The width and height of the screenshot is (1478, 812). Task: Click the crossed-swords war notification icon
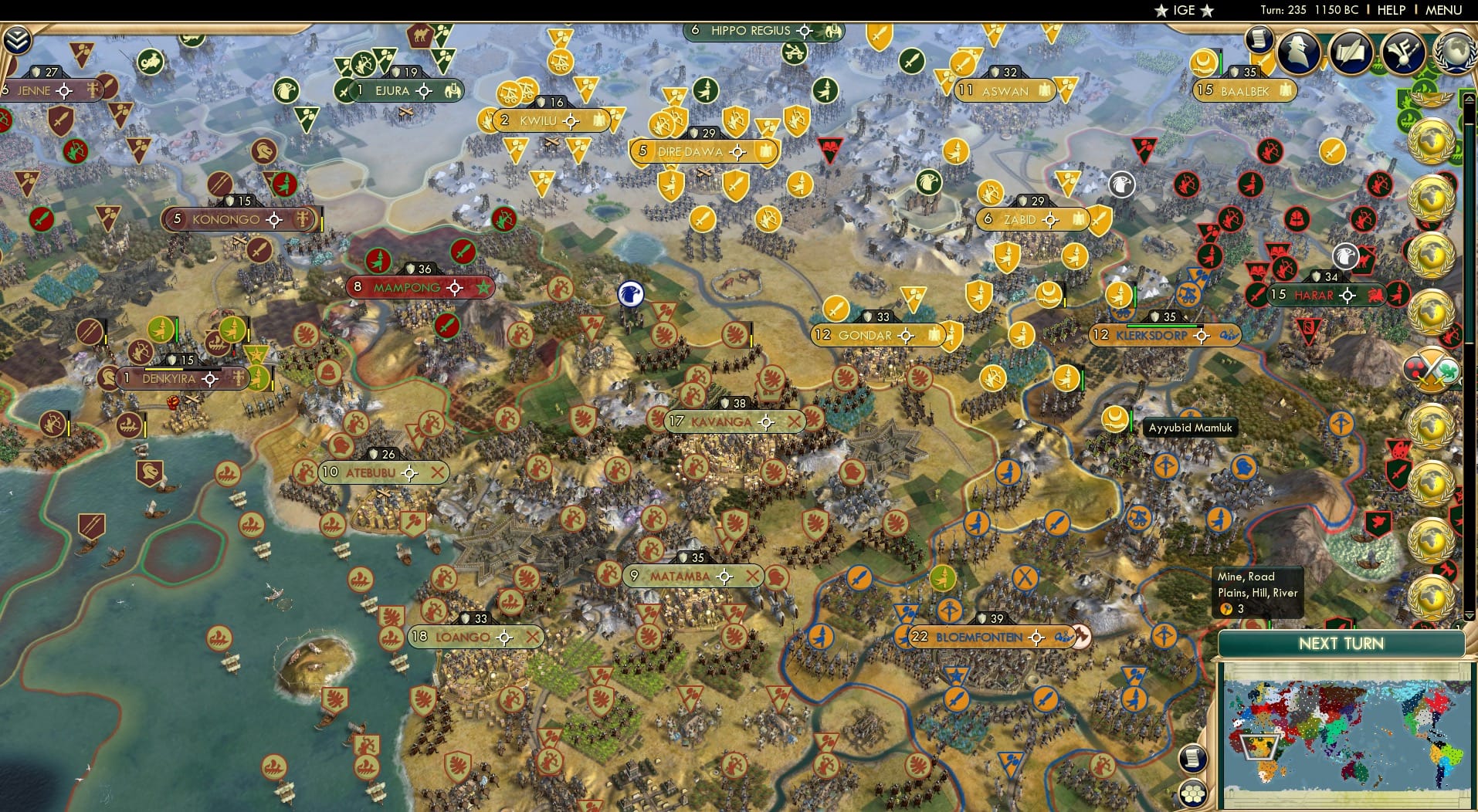pyautogui.click(x=1431, y=368)
